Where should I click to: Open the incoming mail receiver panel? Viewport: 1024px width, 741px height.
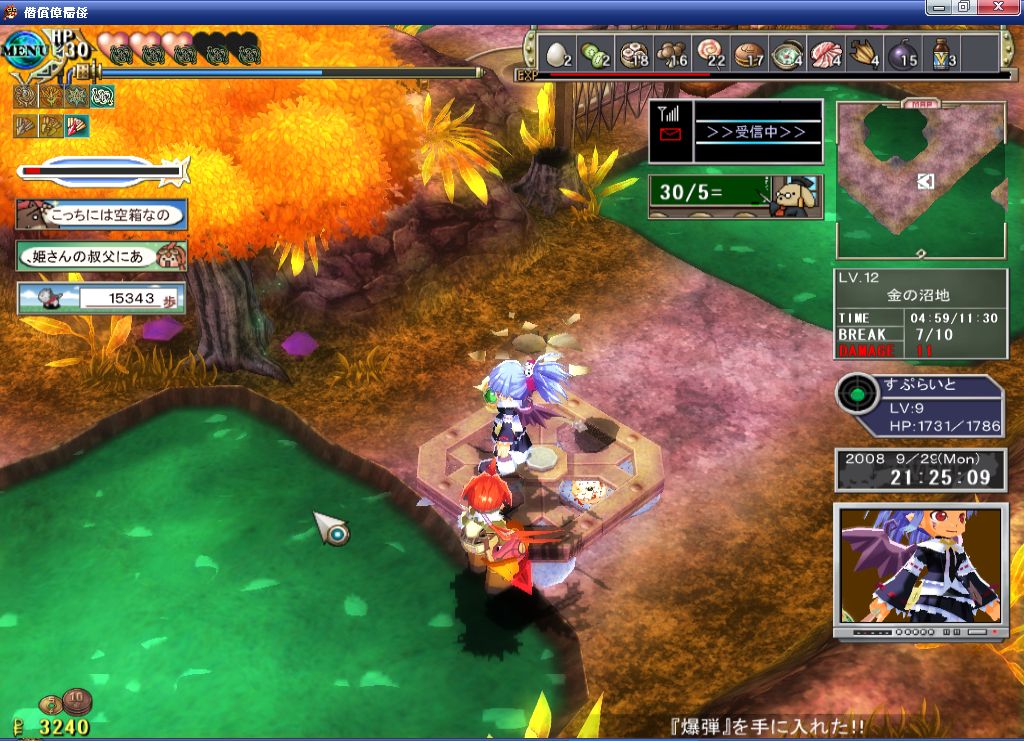736,131
